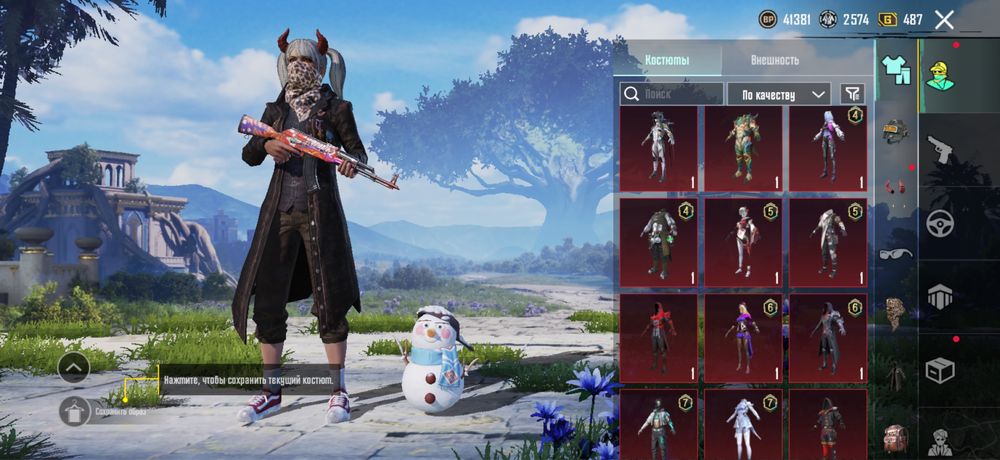This screenshot has height=460, width=1000.
Task: Open the sunglasses category
Action: 895,253
